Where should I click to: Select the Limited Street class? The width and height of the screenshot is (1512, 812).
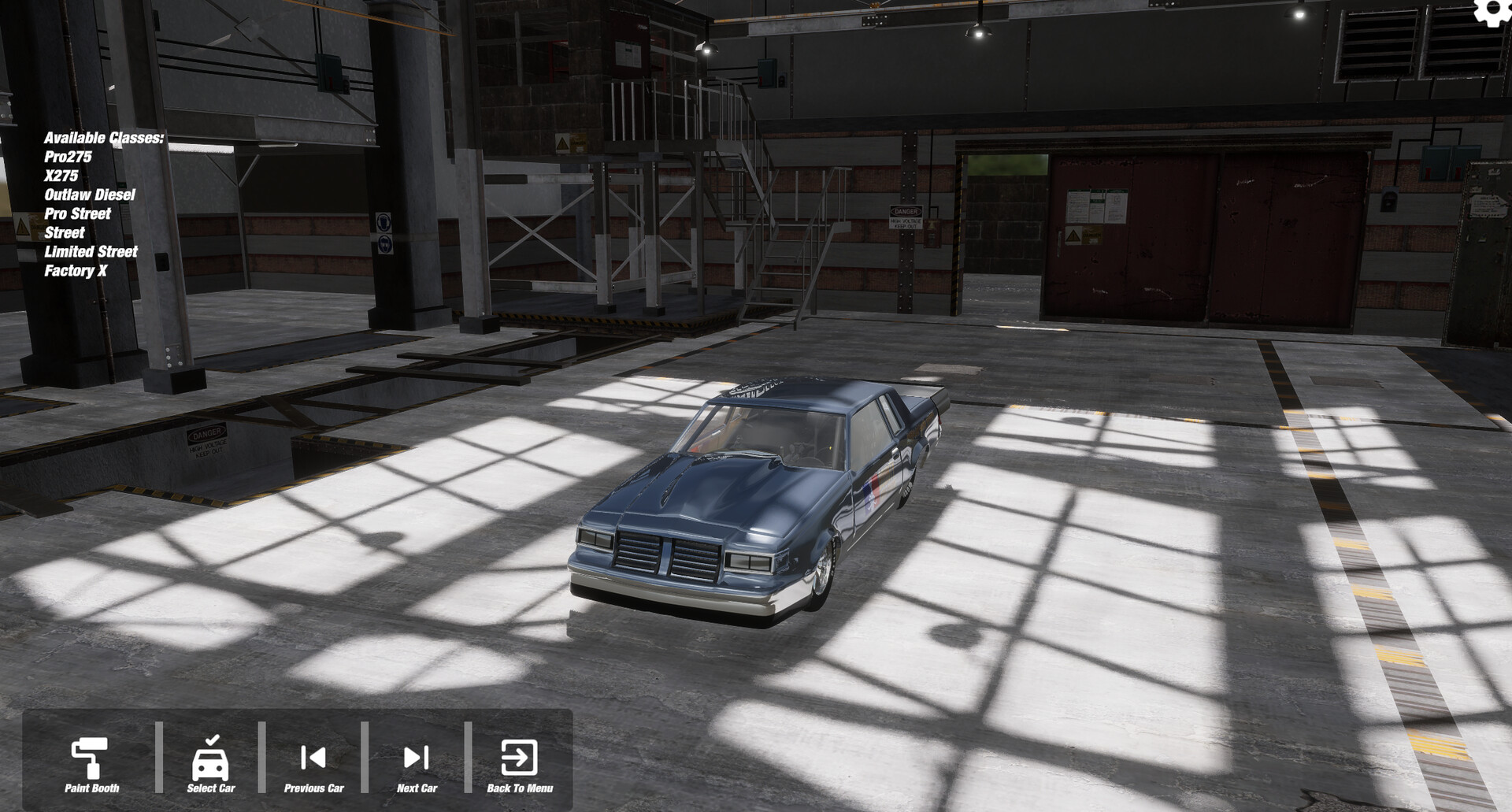tap(91, 251)
